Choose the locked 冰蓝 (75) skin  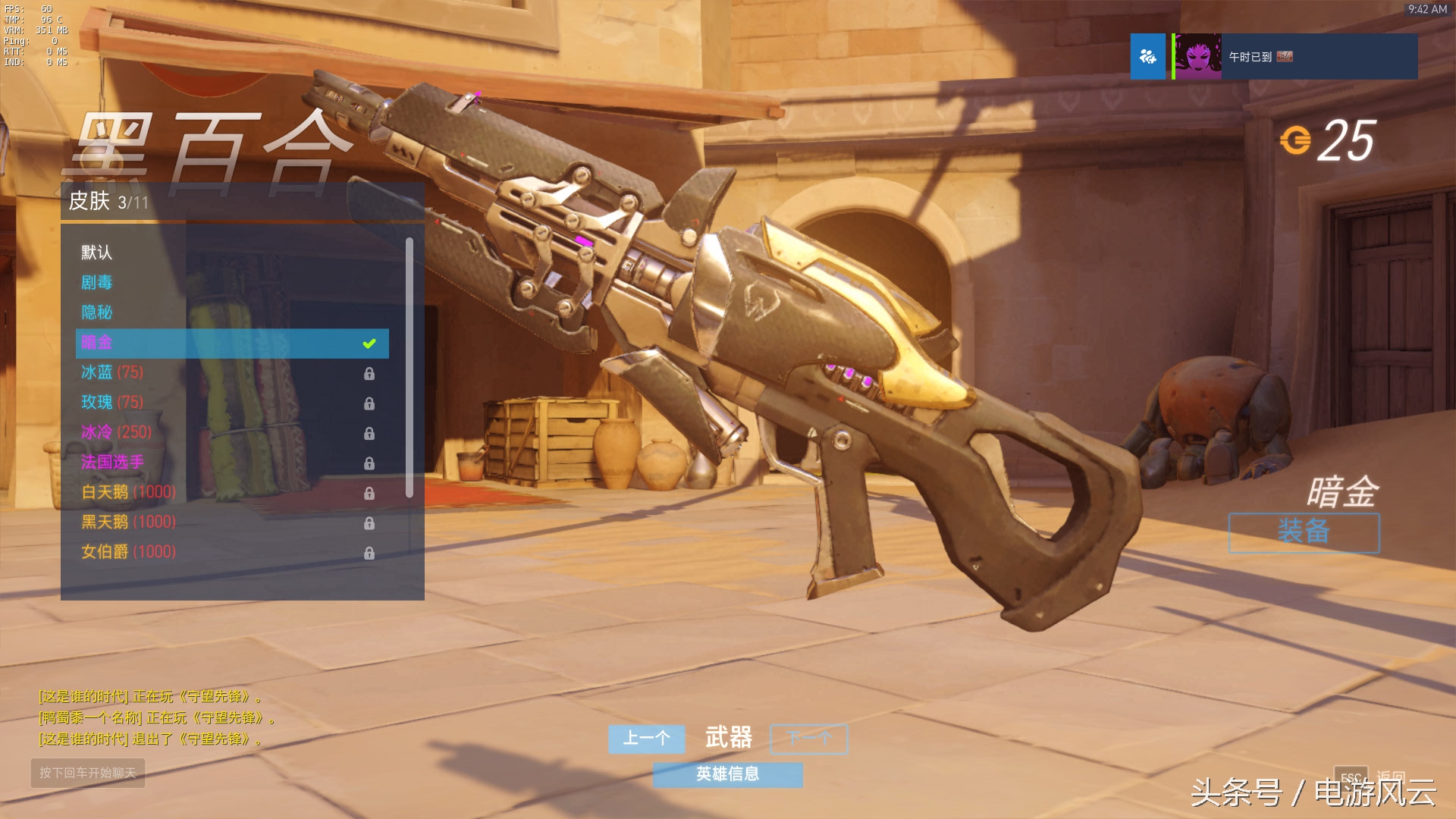[112, 372]
